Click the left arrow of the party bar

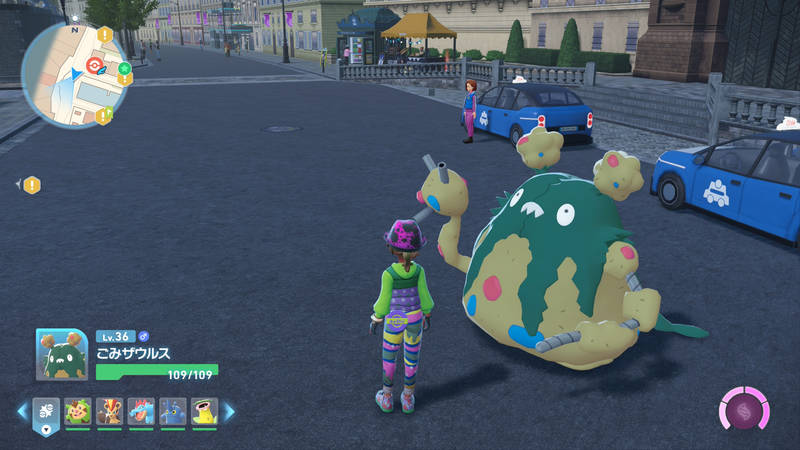point(22,411)
